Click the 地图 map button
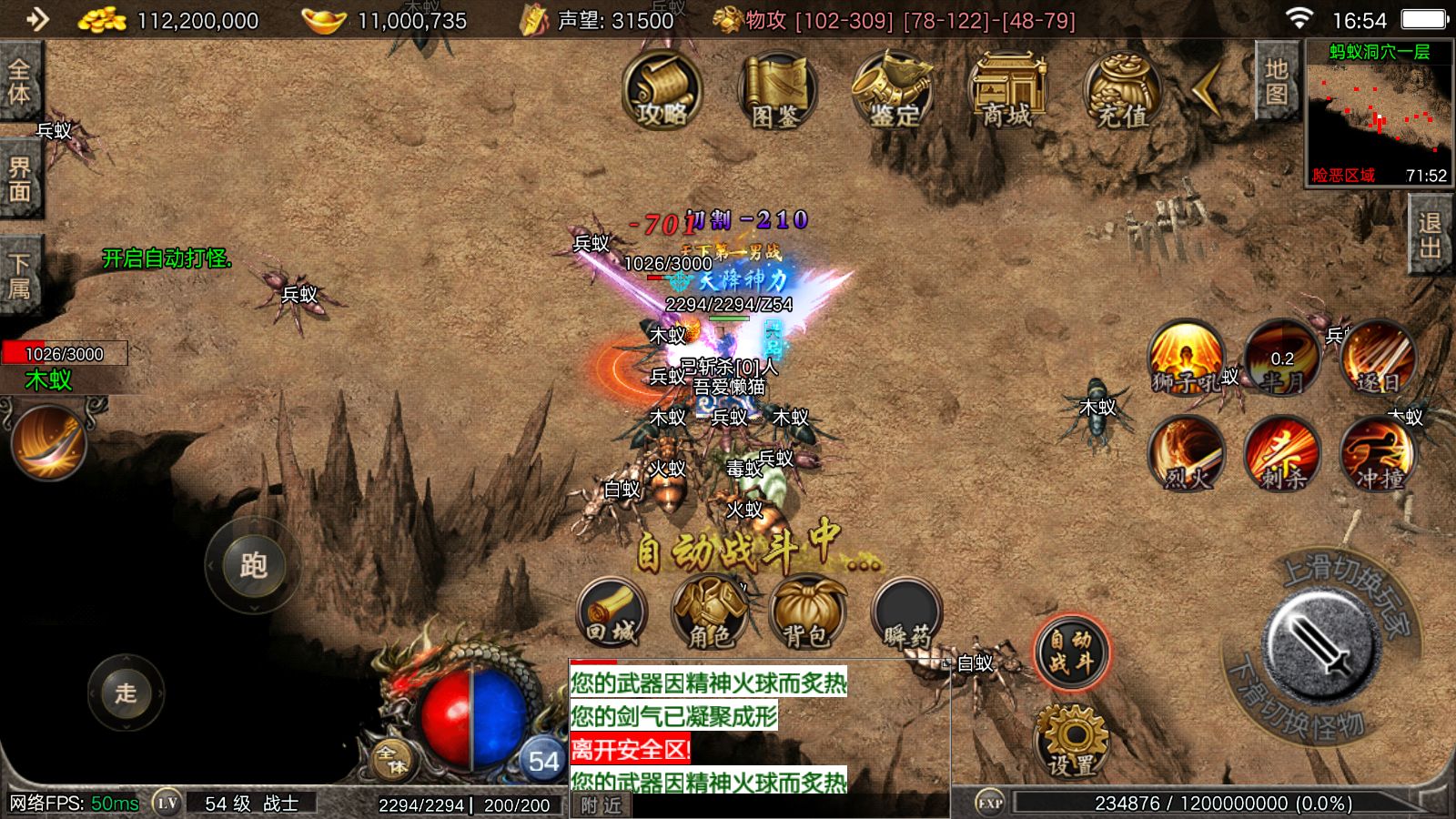1456x819 pixels. pos(1276,82)
